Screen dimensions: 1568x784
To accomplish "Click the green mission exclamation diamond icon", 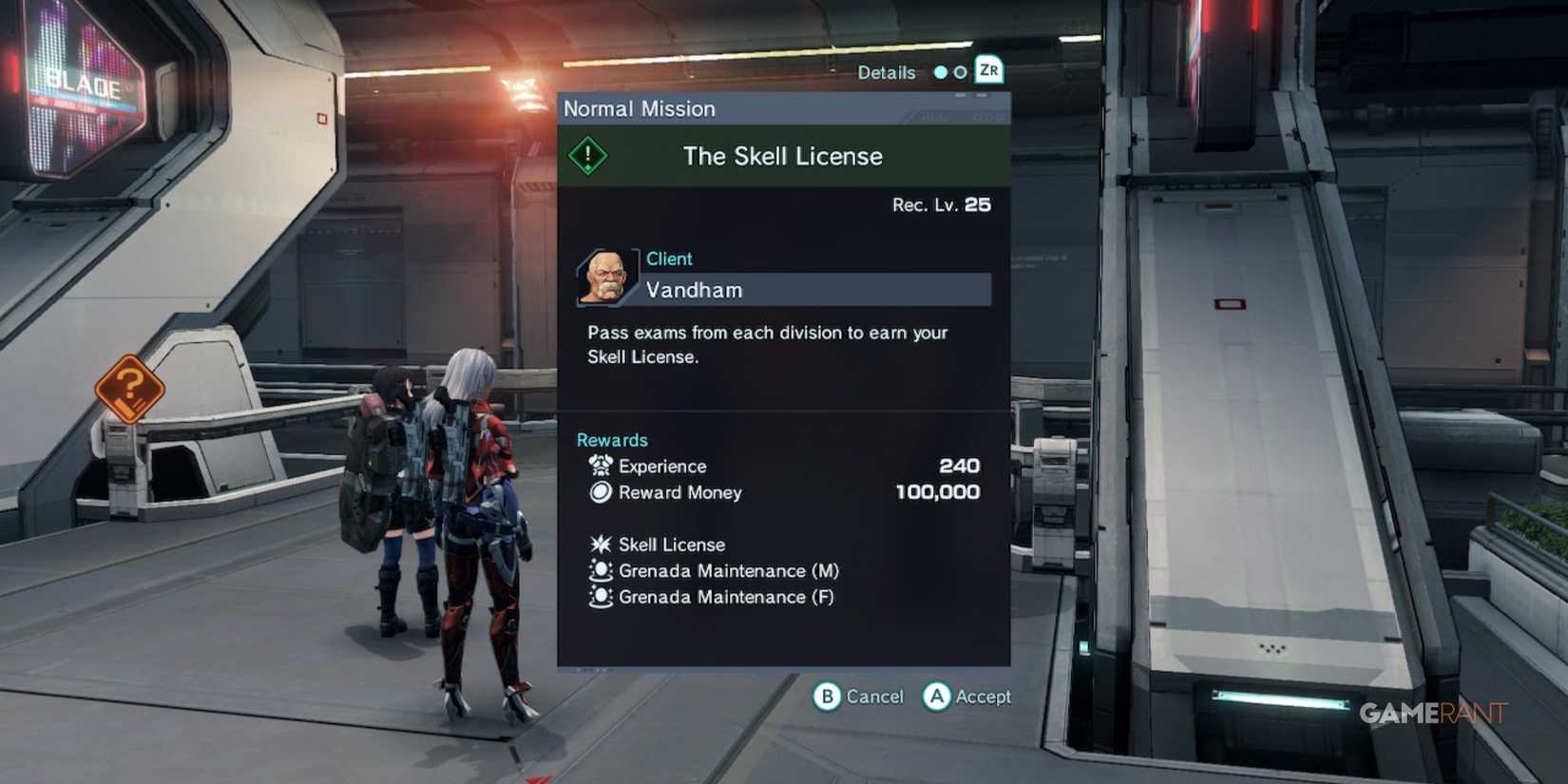I will pos(587,155).
